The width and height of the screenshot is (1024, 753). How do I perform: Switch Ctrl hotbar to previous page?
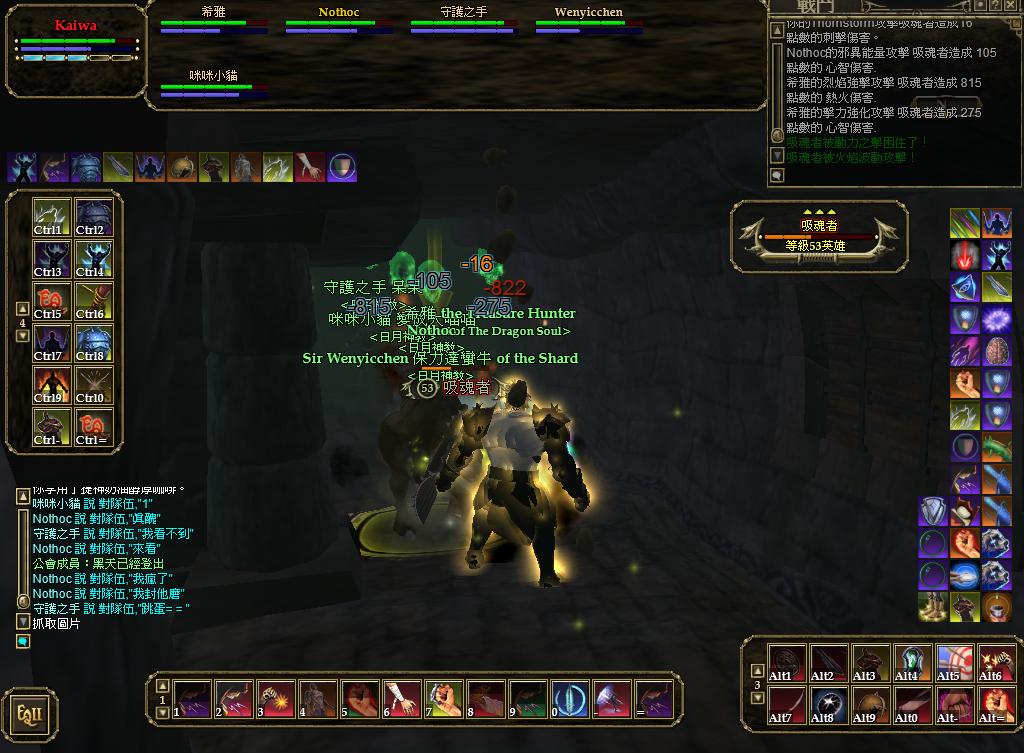tap(23, 309)
